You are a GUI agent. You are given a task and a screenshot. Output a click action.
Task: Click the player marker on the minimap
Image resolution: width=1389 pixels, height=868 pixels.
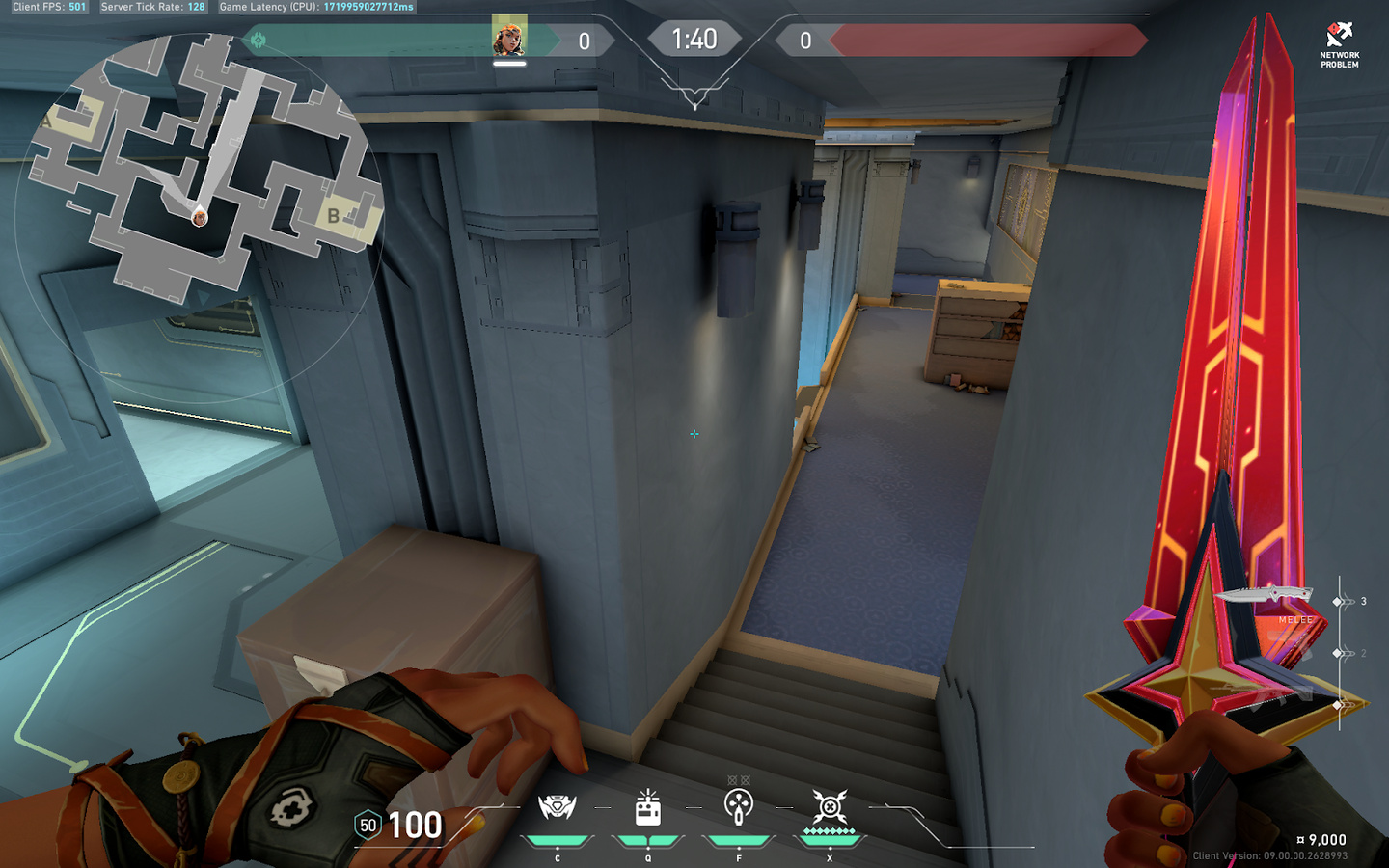click(200, 218)
